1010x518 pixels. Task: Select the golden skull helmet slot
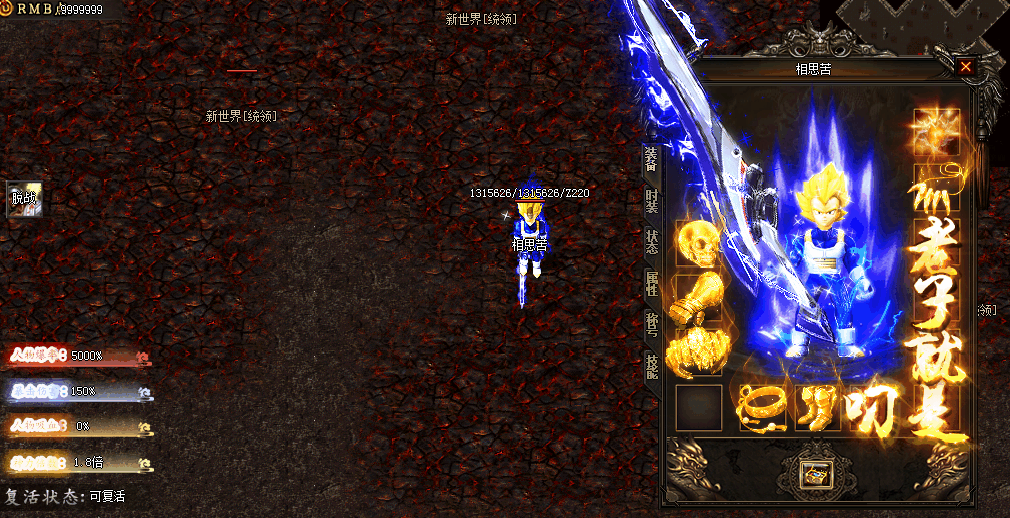[699, 243]
